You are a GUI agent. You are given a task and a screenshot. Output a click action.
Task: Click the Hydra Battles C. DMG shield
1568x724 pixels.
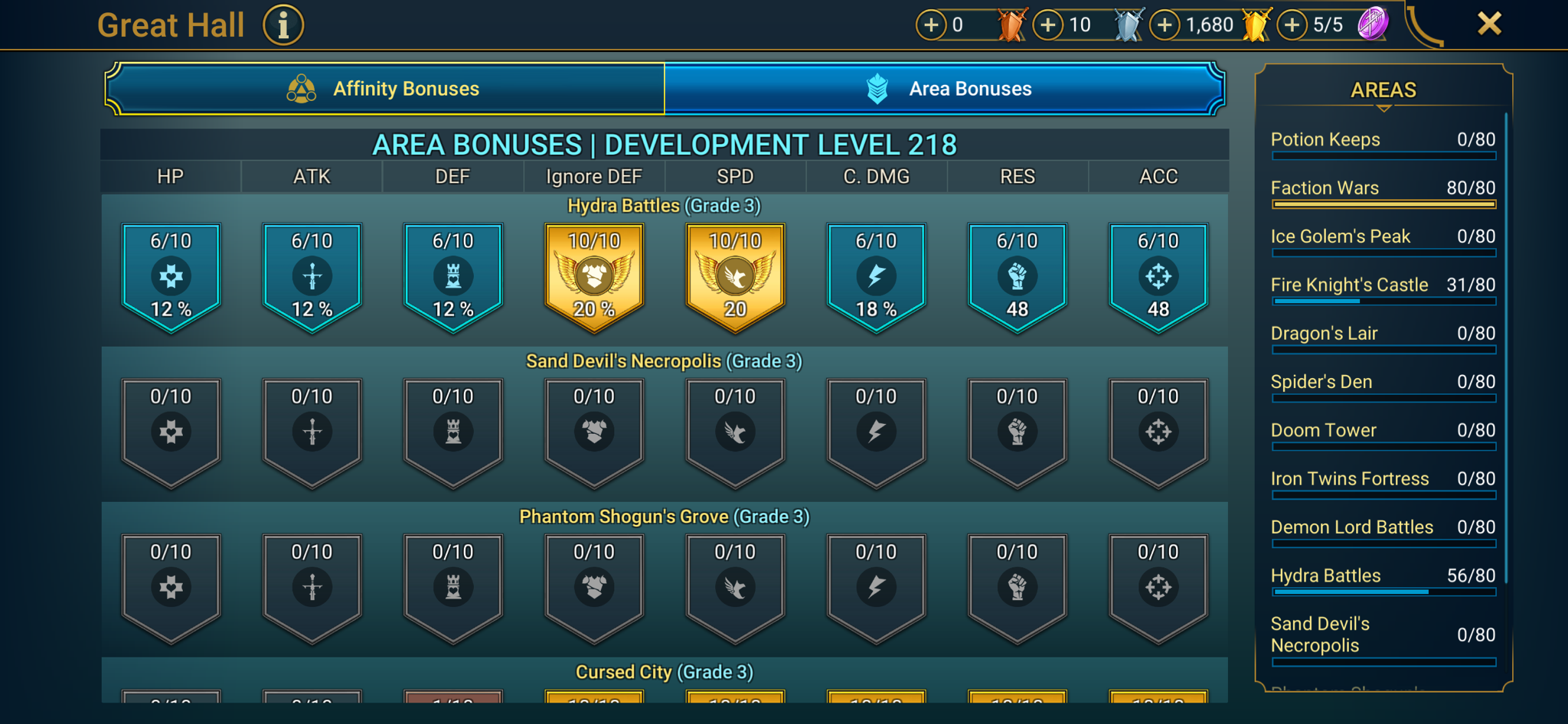(x=875, y=276)
